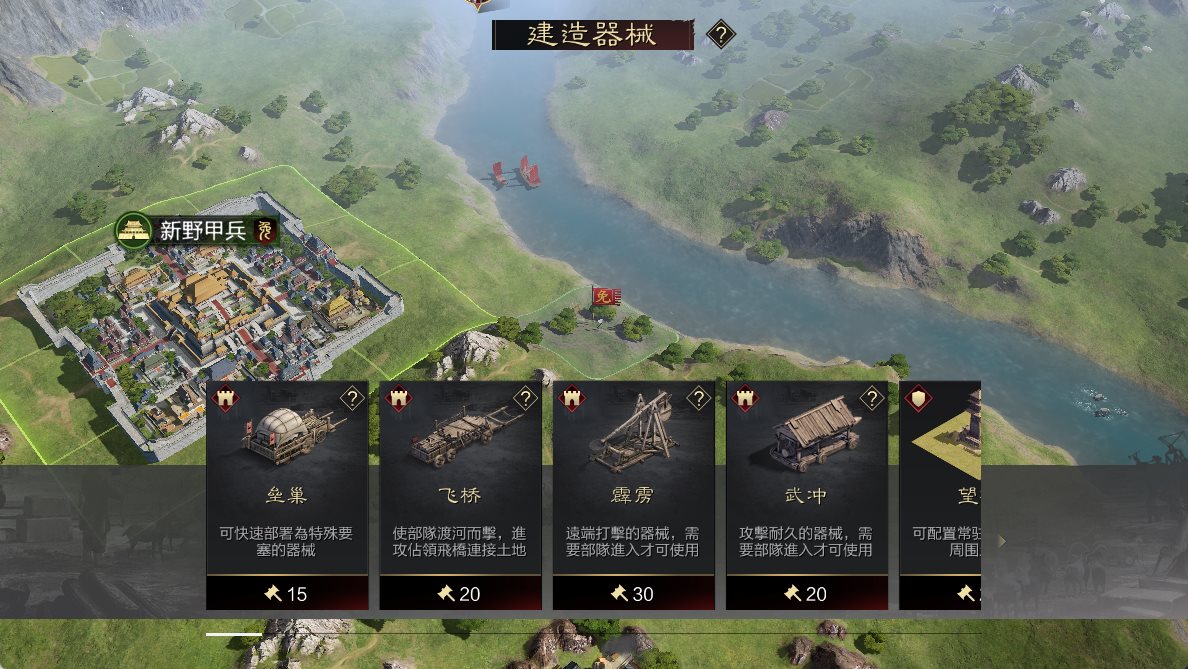Open the 飞桥 card's question mark info
Viewport: 1188px width, 669px height.
tap(525, 399)
